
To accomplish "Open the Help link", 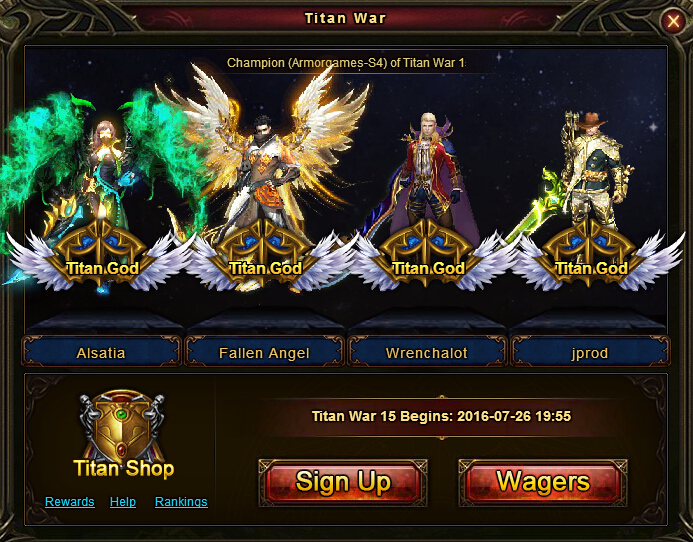I will [123, 502].
